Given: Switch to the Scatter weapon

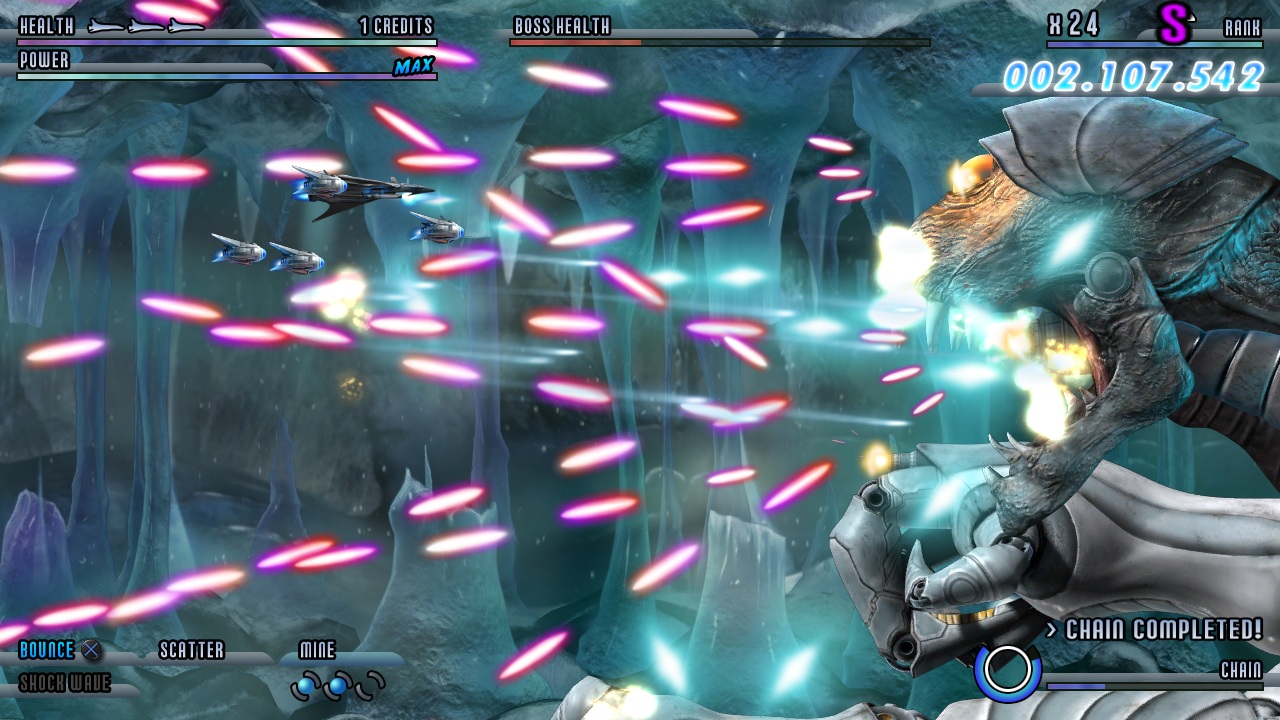Looking at the screenshot, I should click(192, 650).
